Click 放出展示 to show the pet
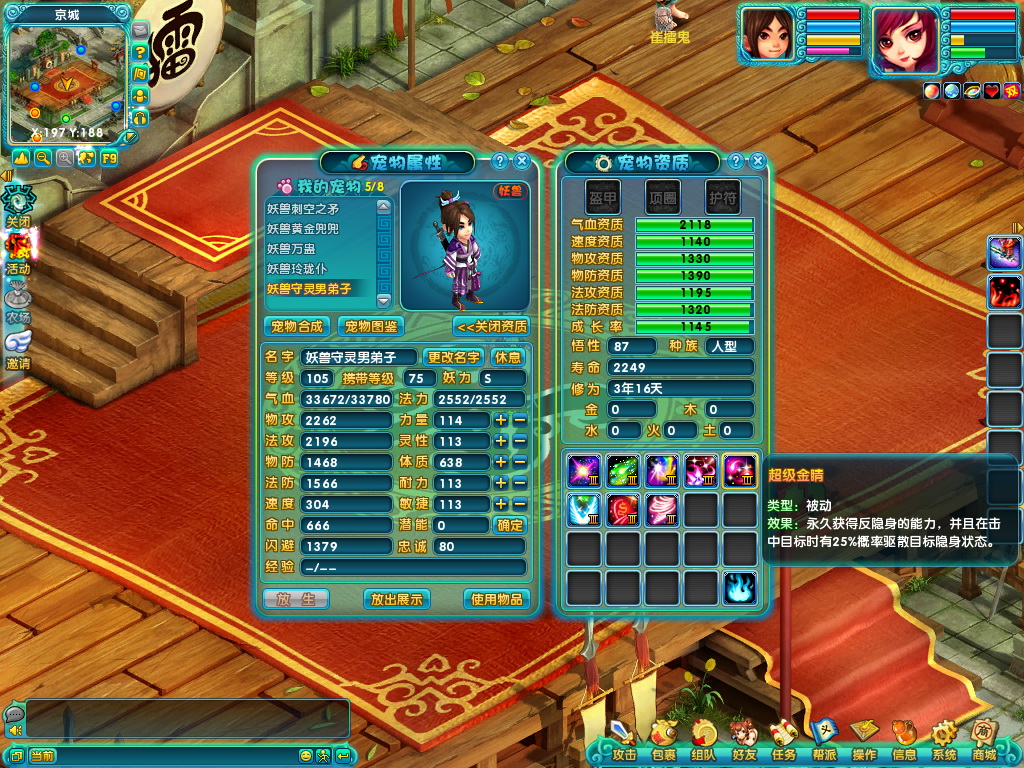 click(396, 599)
